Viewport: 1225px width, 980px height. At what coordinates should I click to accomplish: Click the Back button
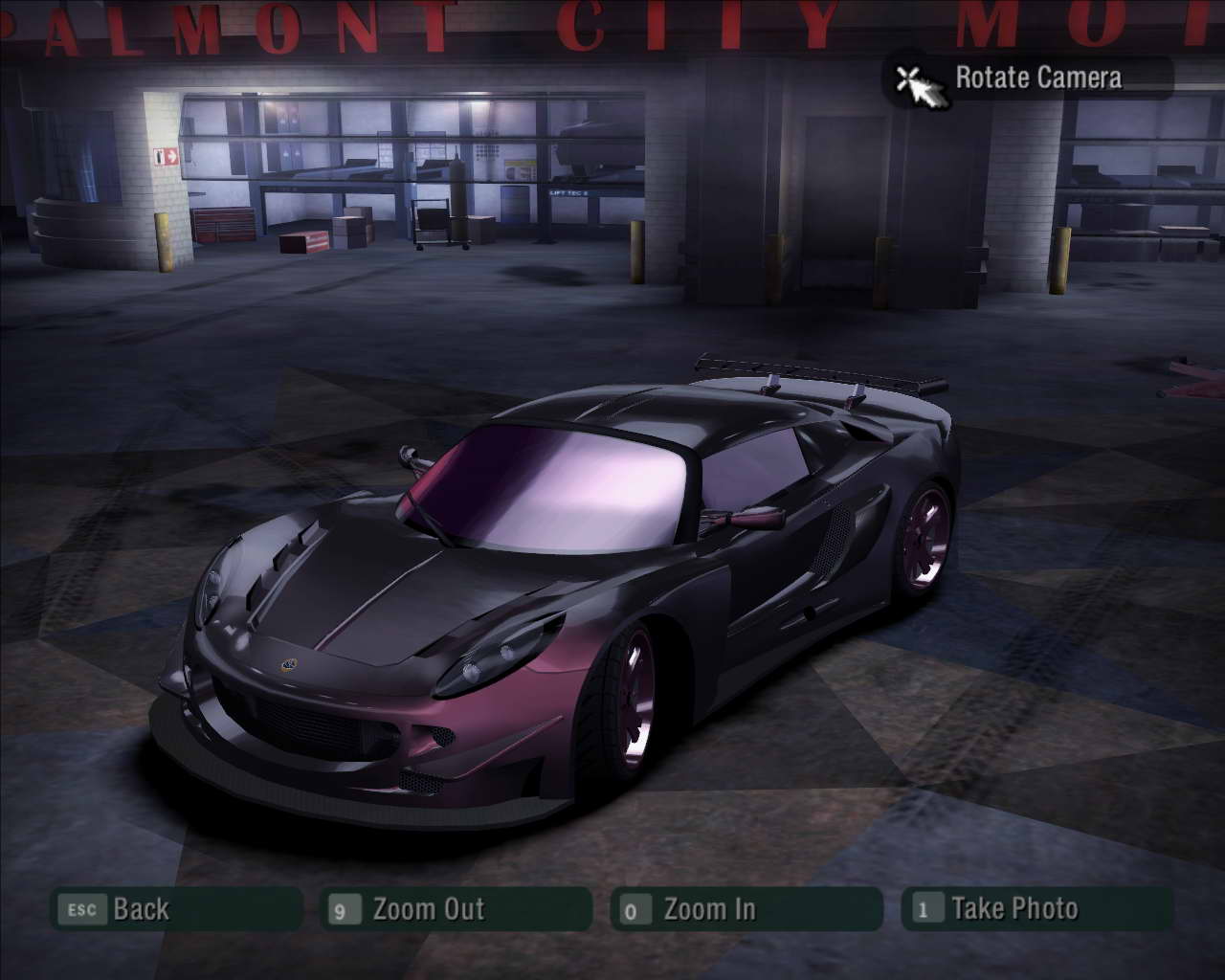tap(175, 909)
